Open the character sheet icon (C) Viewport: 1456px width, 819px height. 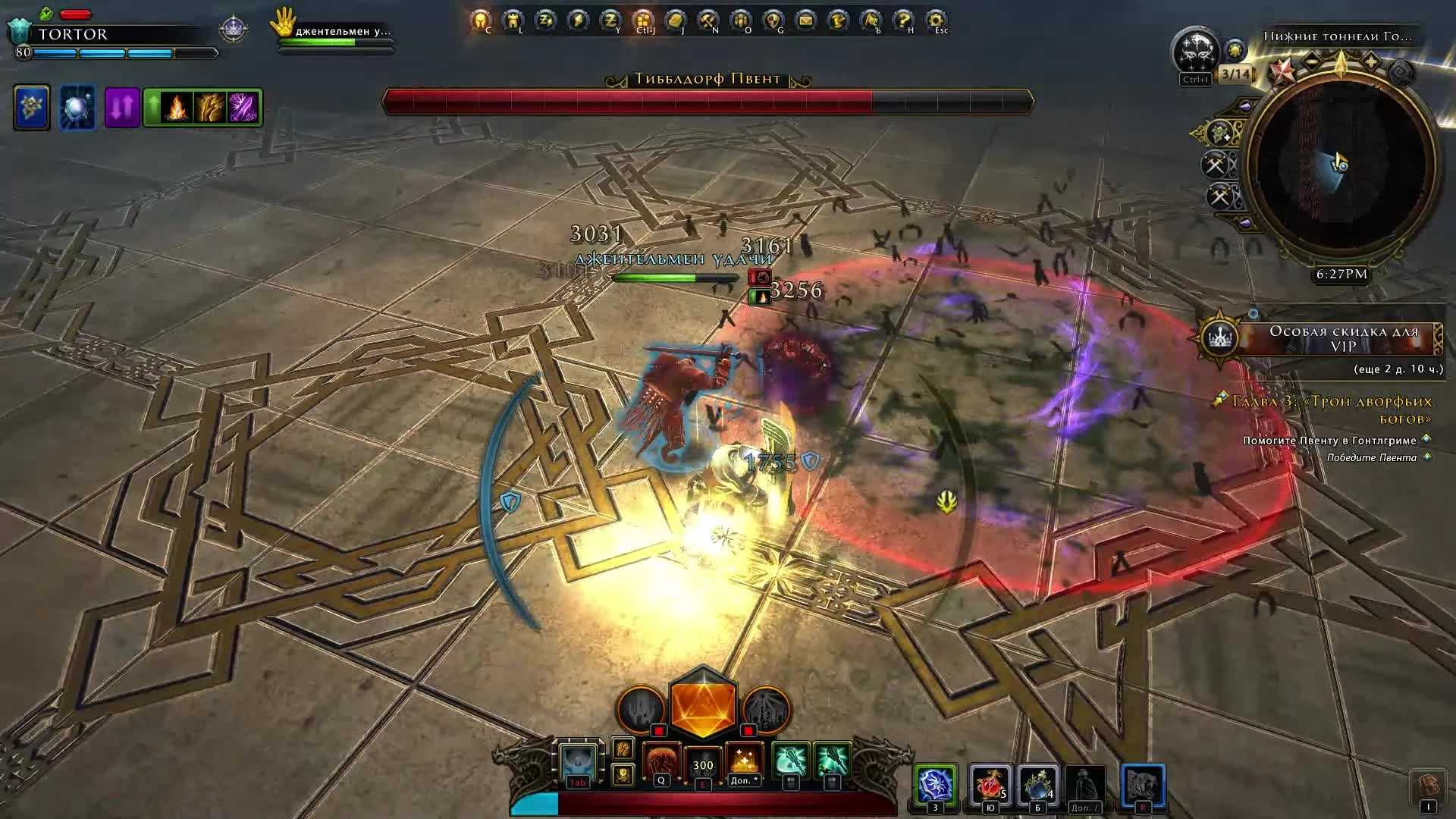pos(479,20)
